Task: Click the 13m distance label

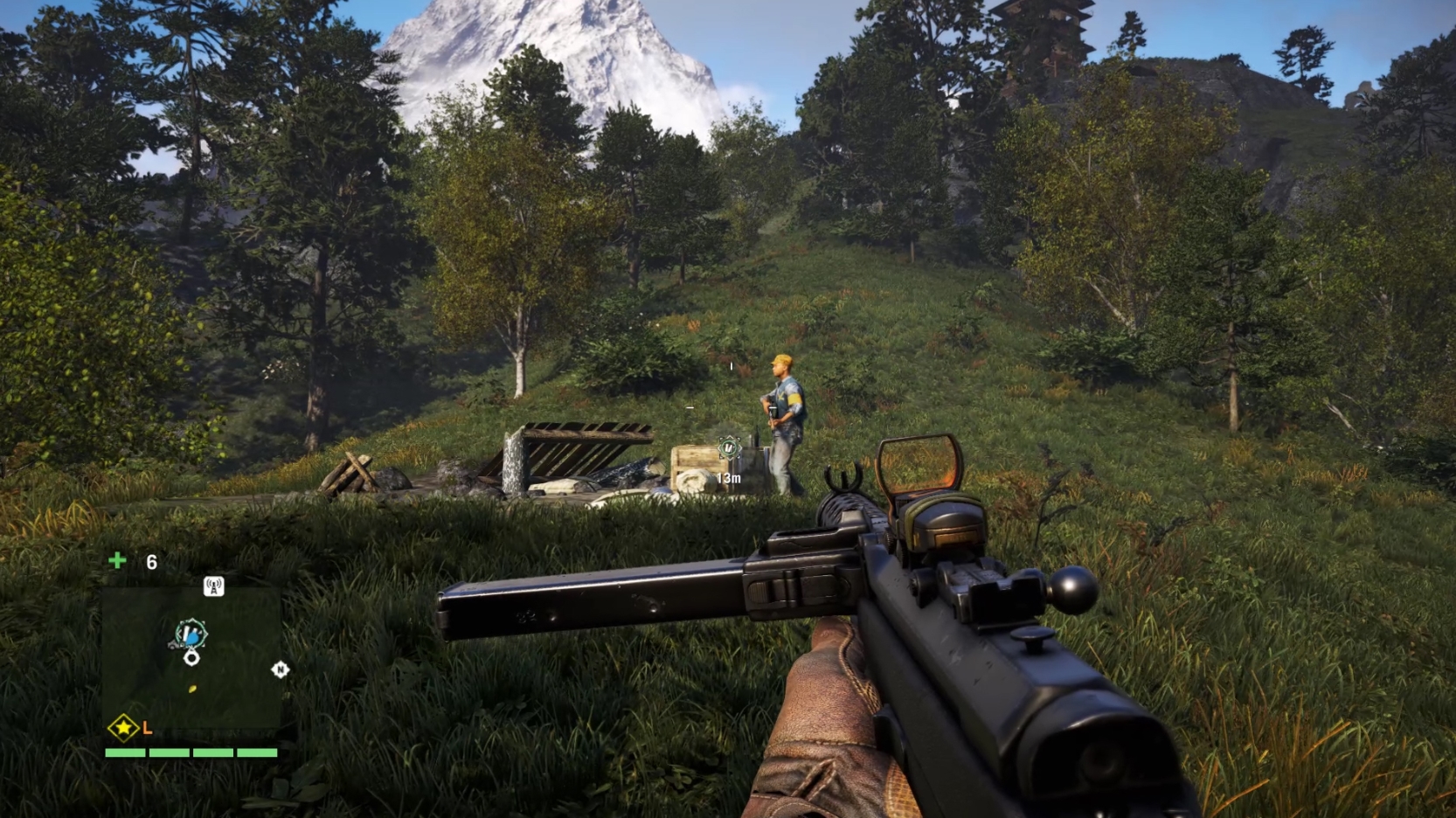Action: tap(729, 478)
